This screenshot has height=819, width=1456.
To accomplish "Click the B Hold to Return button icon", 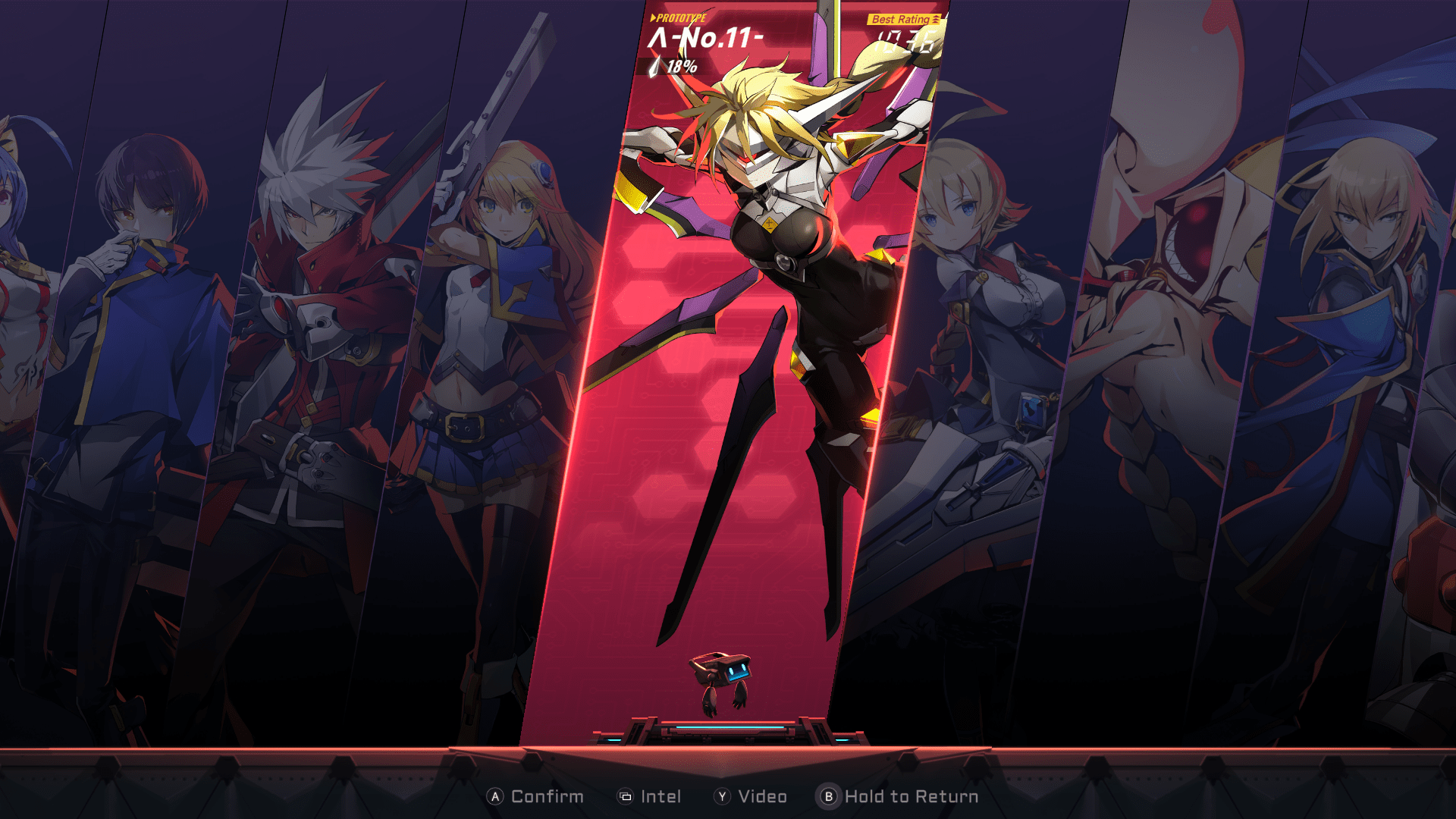I will [829, 796].
